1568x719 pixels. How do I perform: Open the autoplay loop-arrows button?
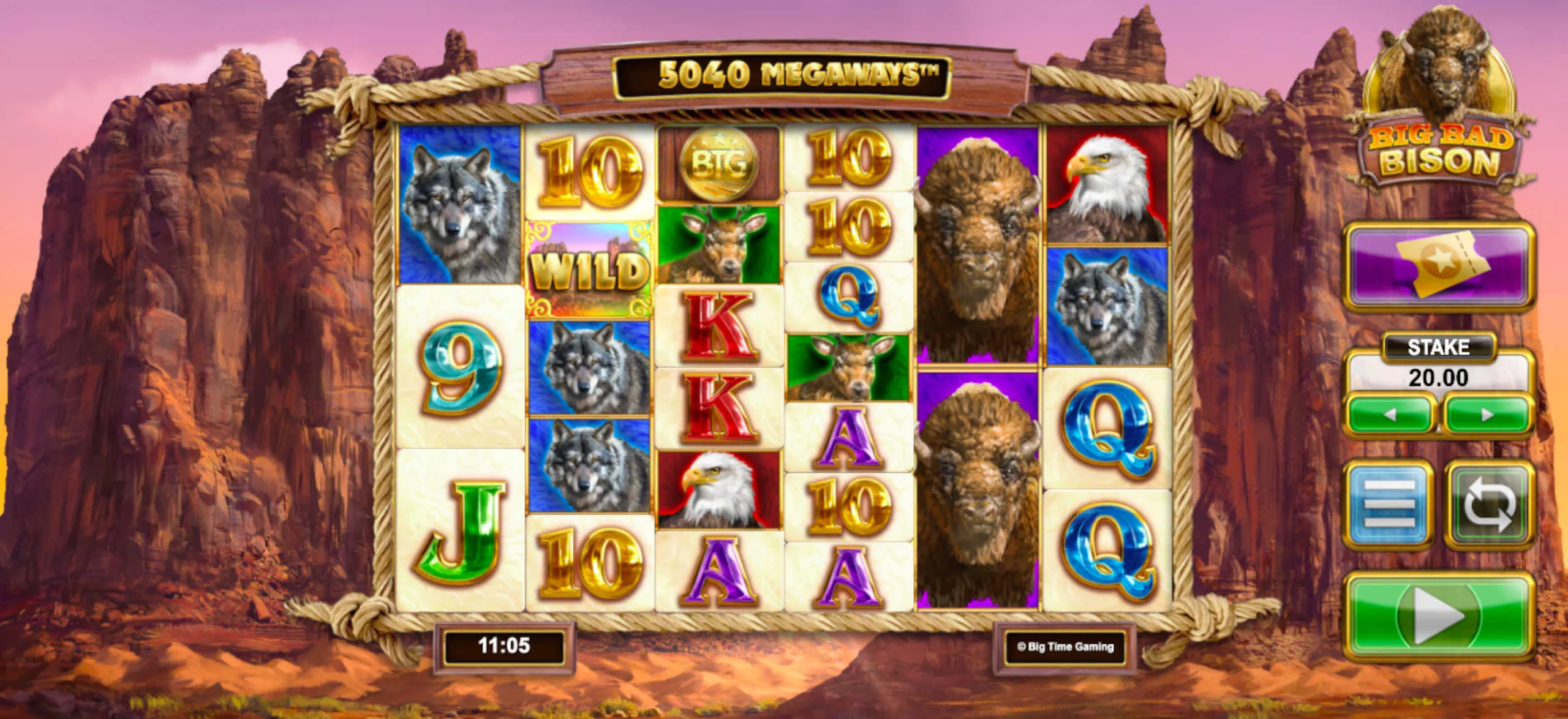click(x=1489, y=505)
